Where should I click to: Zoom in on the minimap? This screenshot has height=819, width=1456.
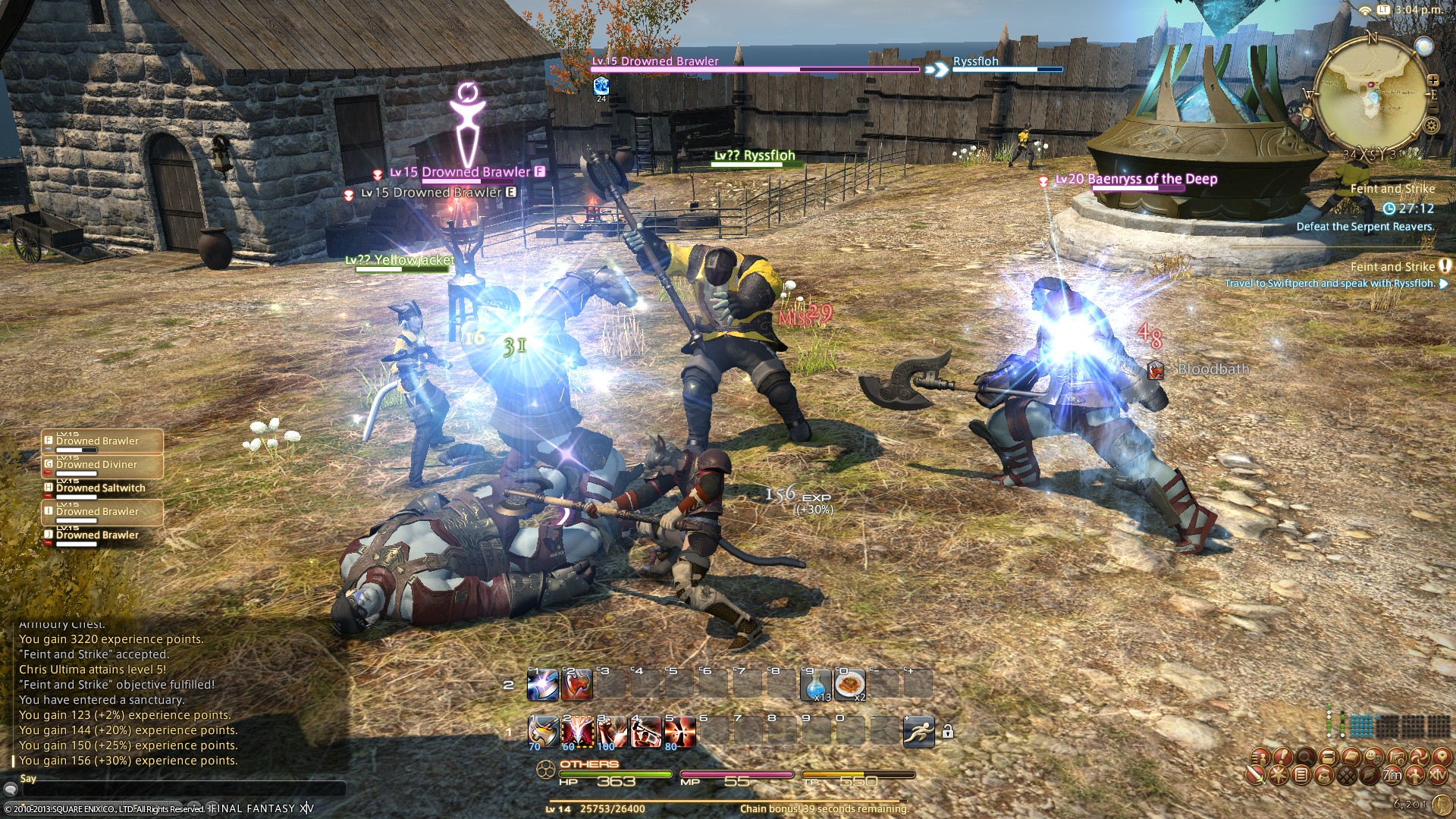click(x=1432, y=80)
